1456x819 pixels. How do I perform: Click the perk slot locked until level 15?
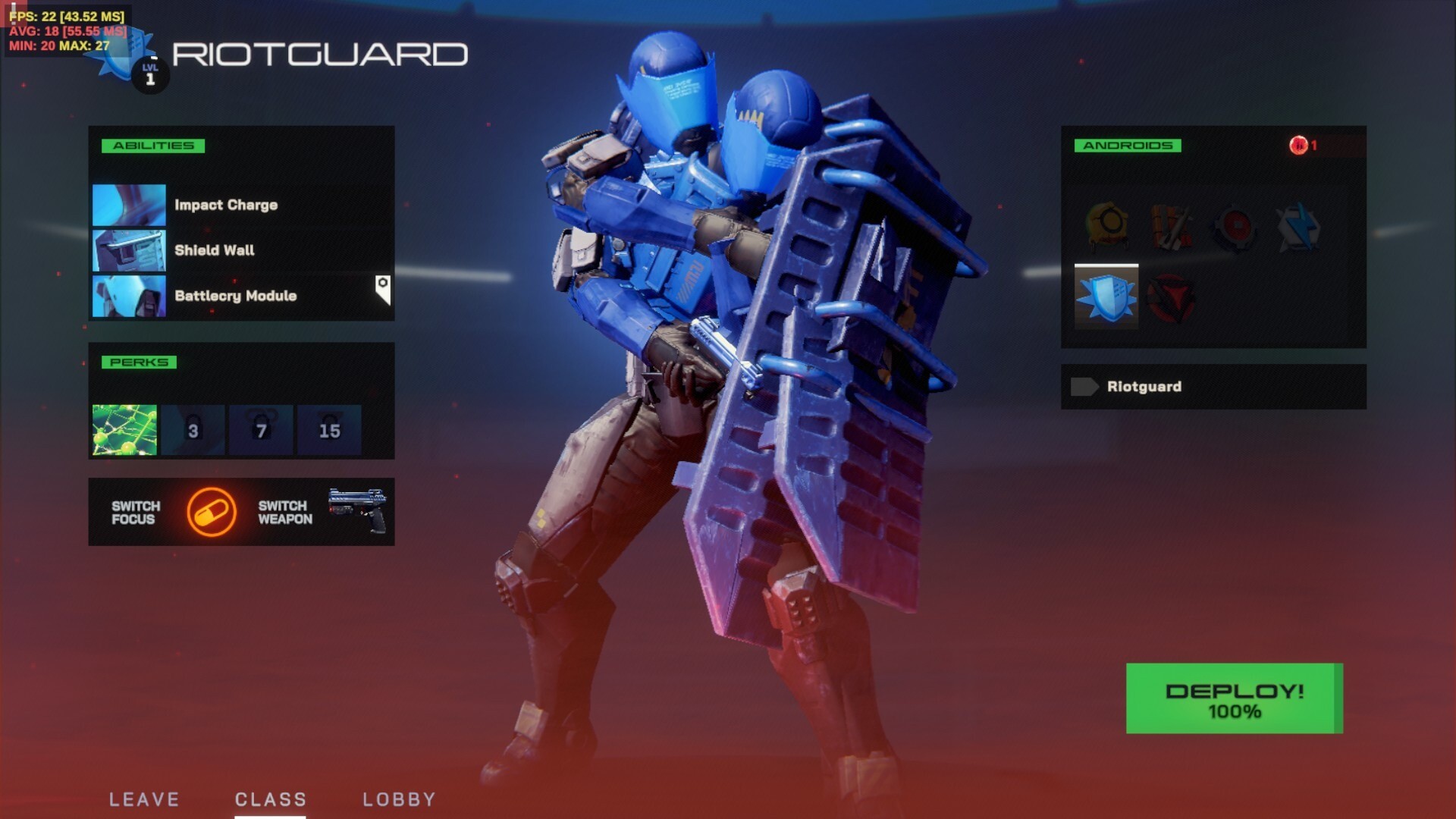tap(329, 430)
